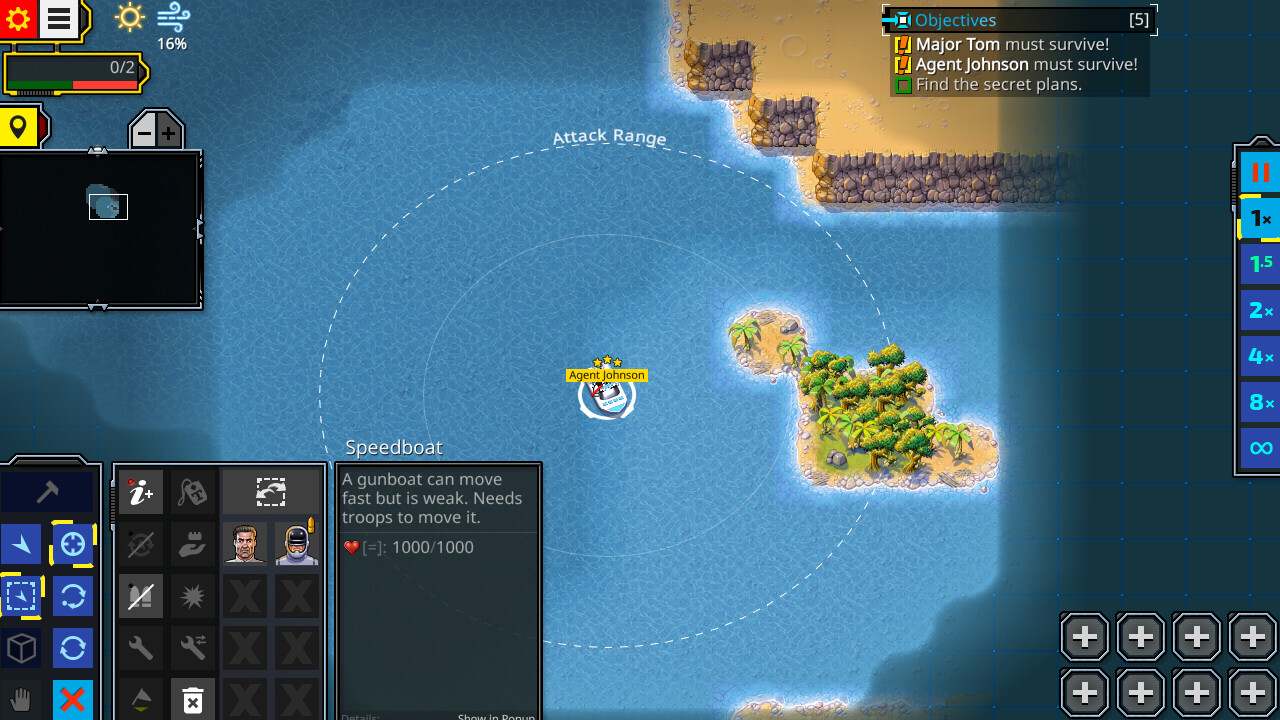Viewport: 1280px width, 720px height.
Task: Delete the Speedboat using the trashcan icon
Action: 193,698
